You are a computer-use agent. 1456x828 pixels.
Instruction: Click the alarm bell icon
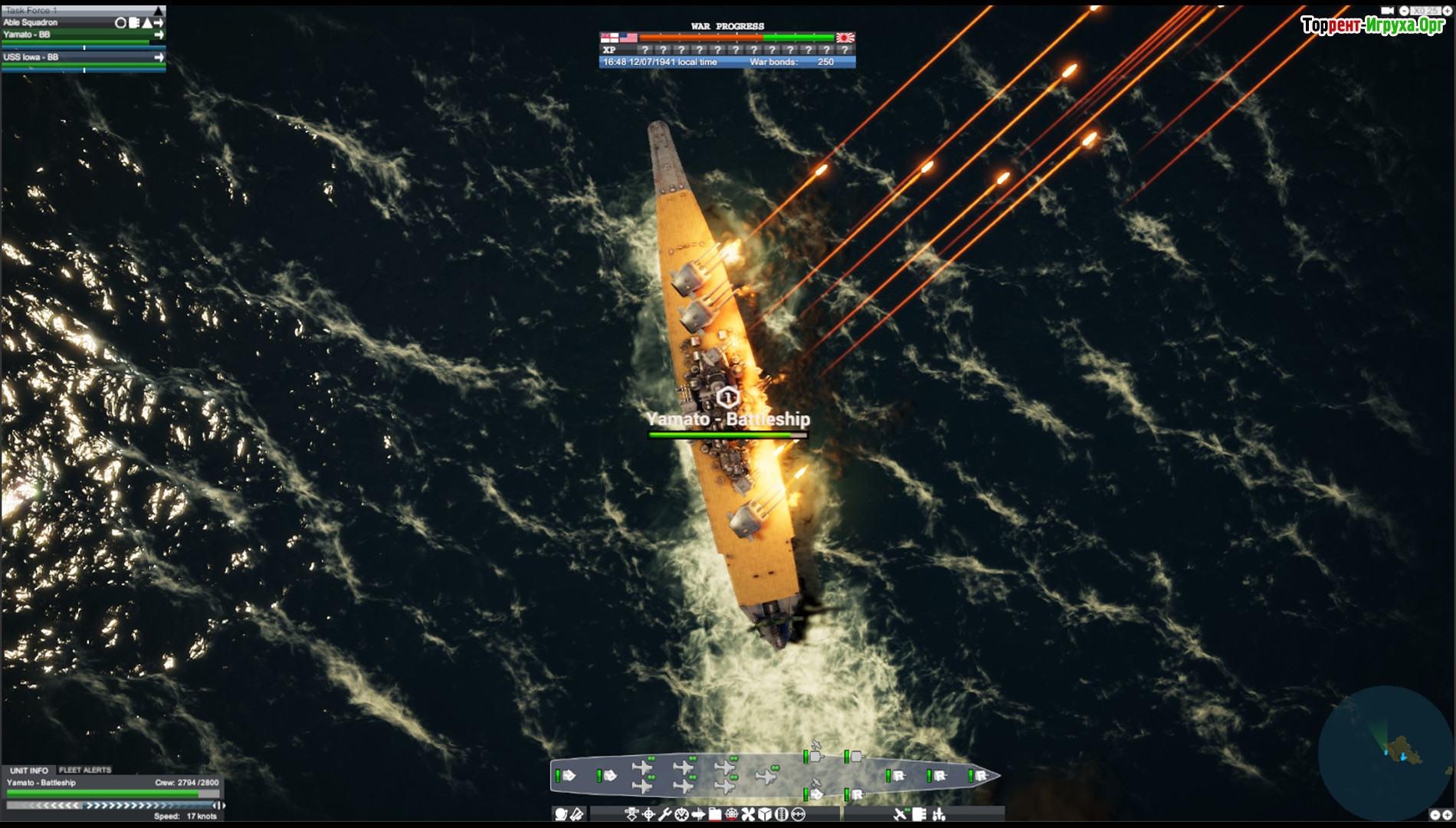coord(562,814)
